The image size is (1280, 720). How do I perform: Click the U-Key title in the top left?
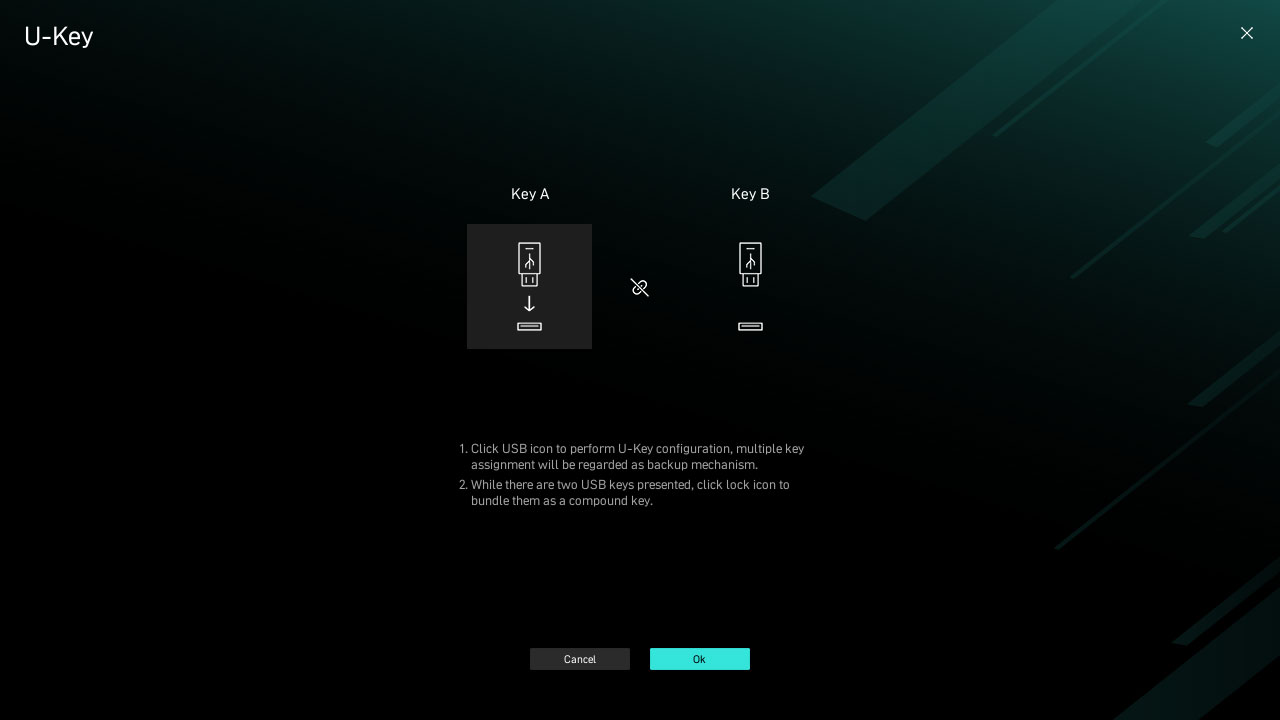[x=58, y=36]
